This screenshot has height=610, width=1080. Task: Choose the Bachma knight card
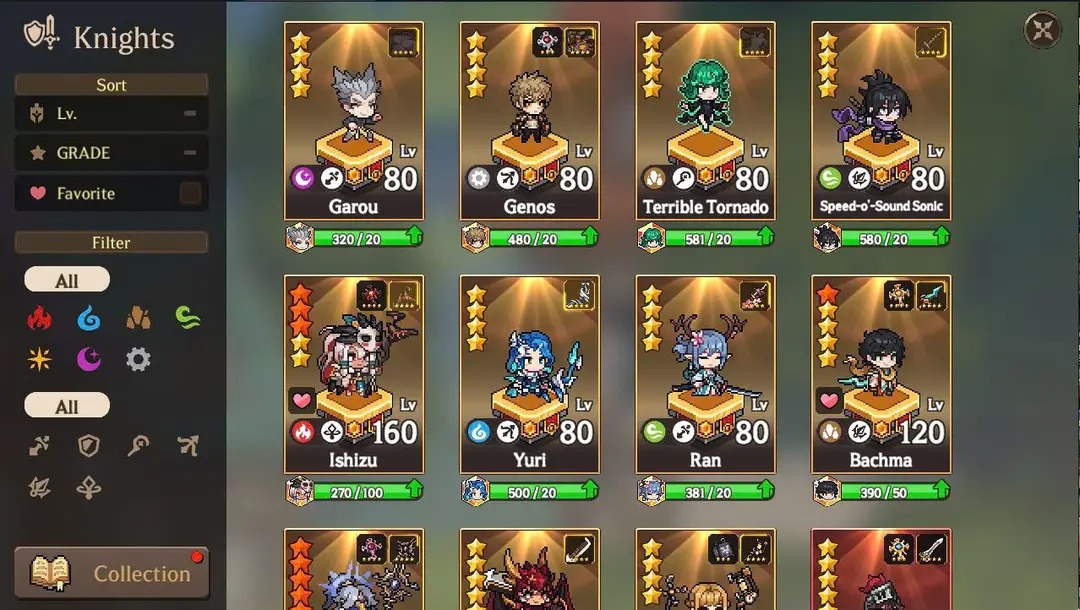tap(881, 373)
